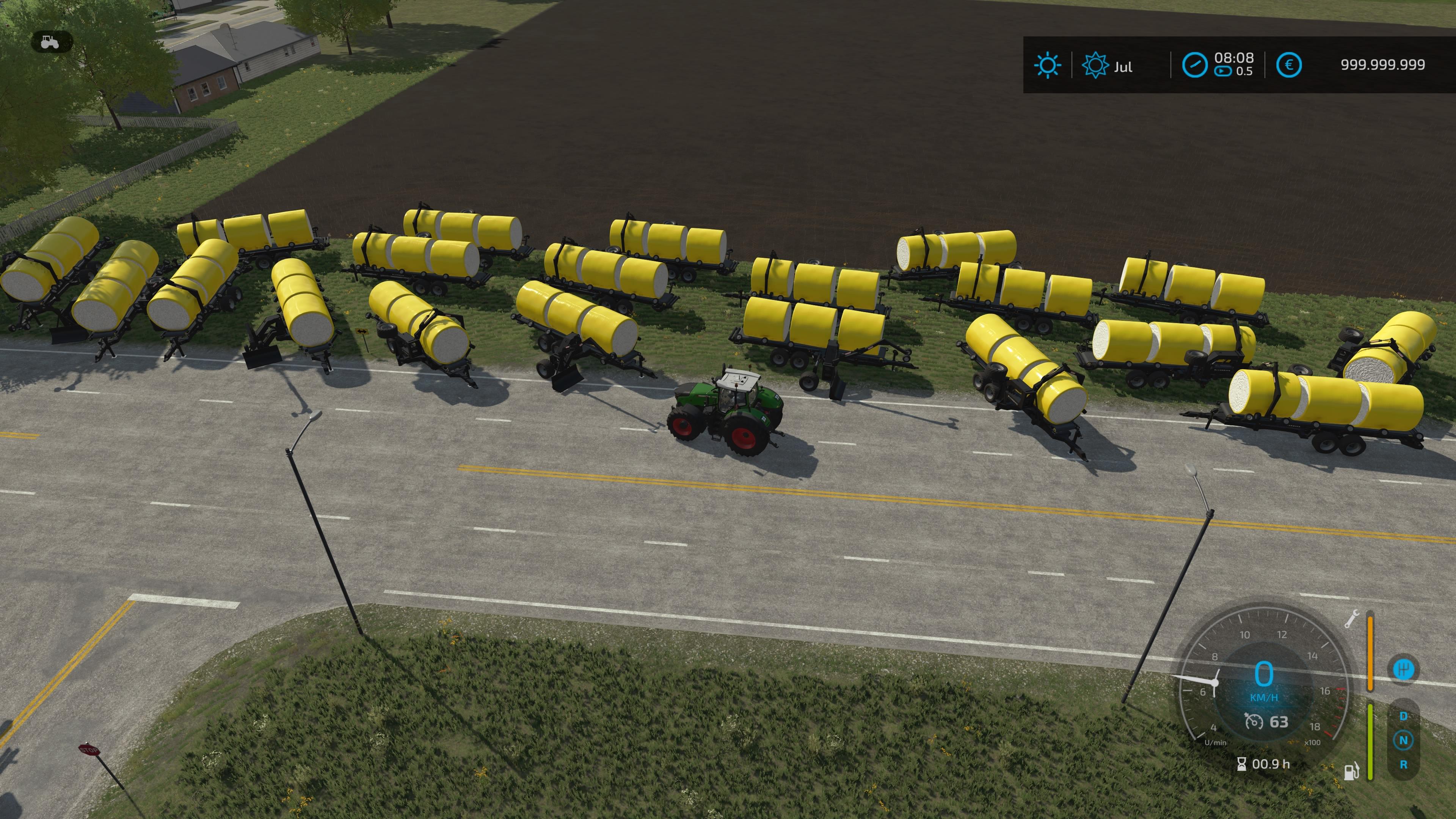1456x819 pixels.
Task: Select the R reverse gear indicator
Action: pos(1403,765)
